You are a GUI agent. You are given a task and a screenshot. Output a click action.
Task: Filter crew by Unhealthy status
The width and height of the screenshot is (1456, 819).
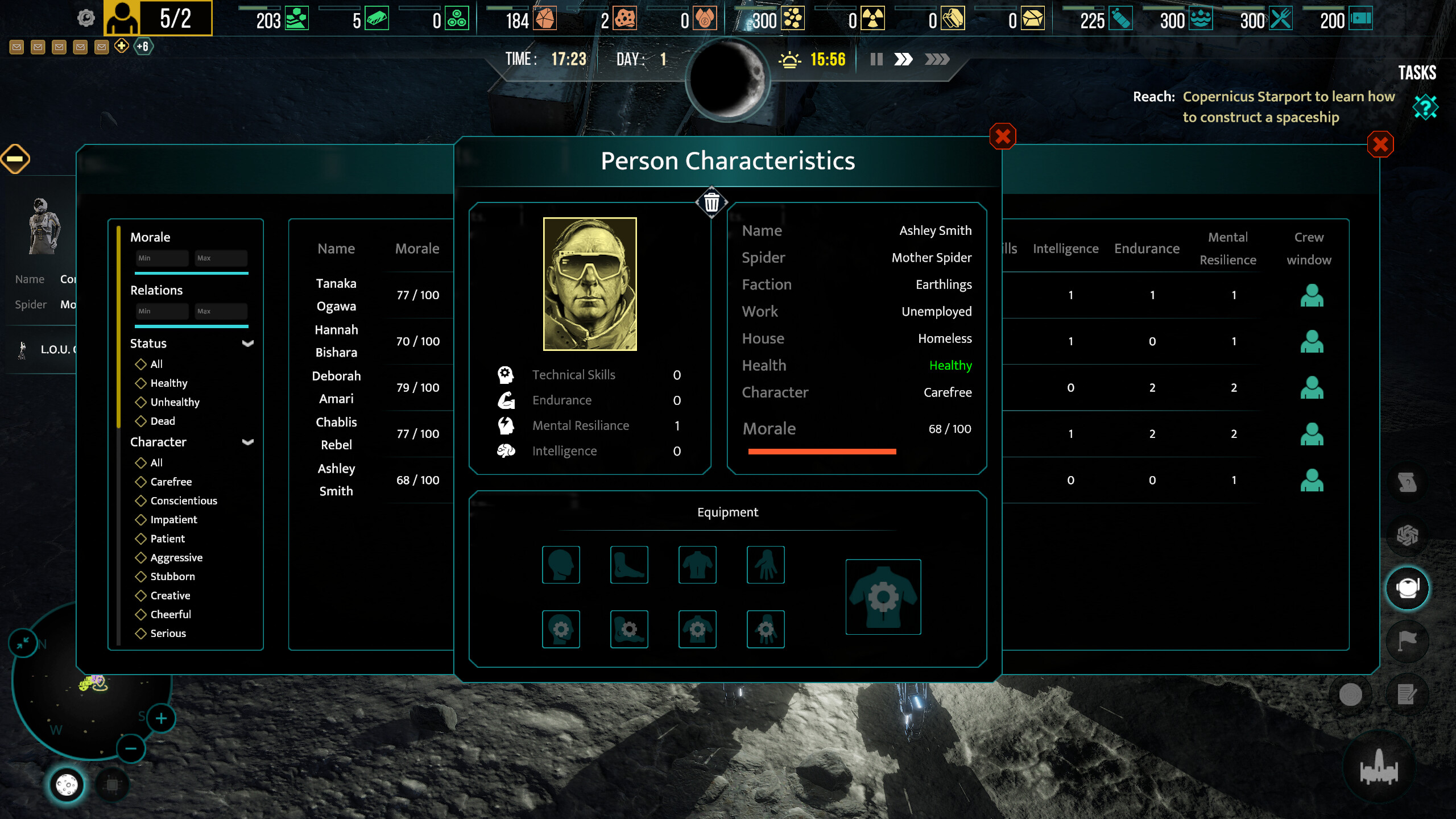coord(175,402)
